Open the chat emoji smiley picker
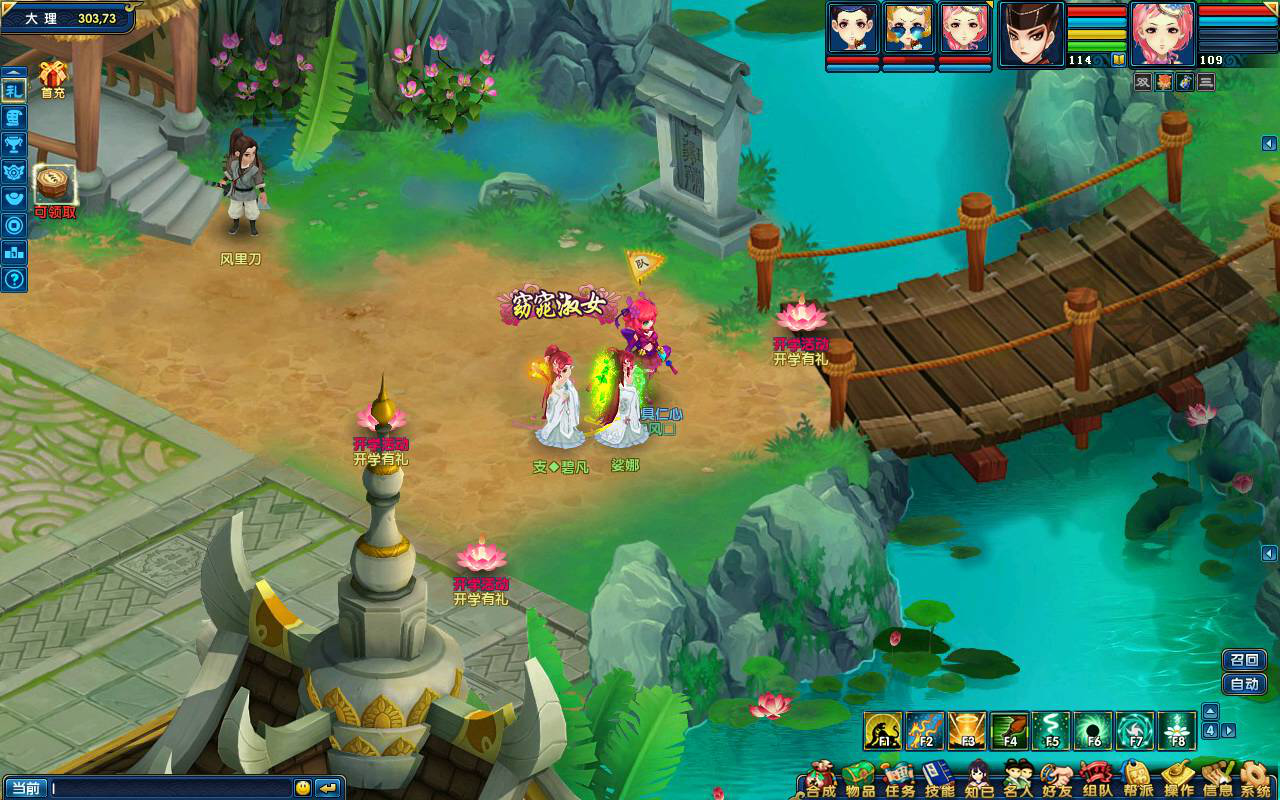This screenshot has height=800, width=1280. tap(303, 788)
